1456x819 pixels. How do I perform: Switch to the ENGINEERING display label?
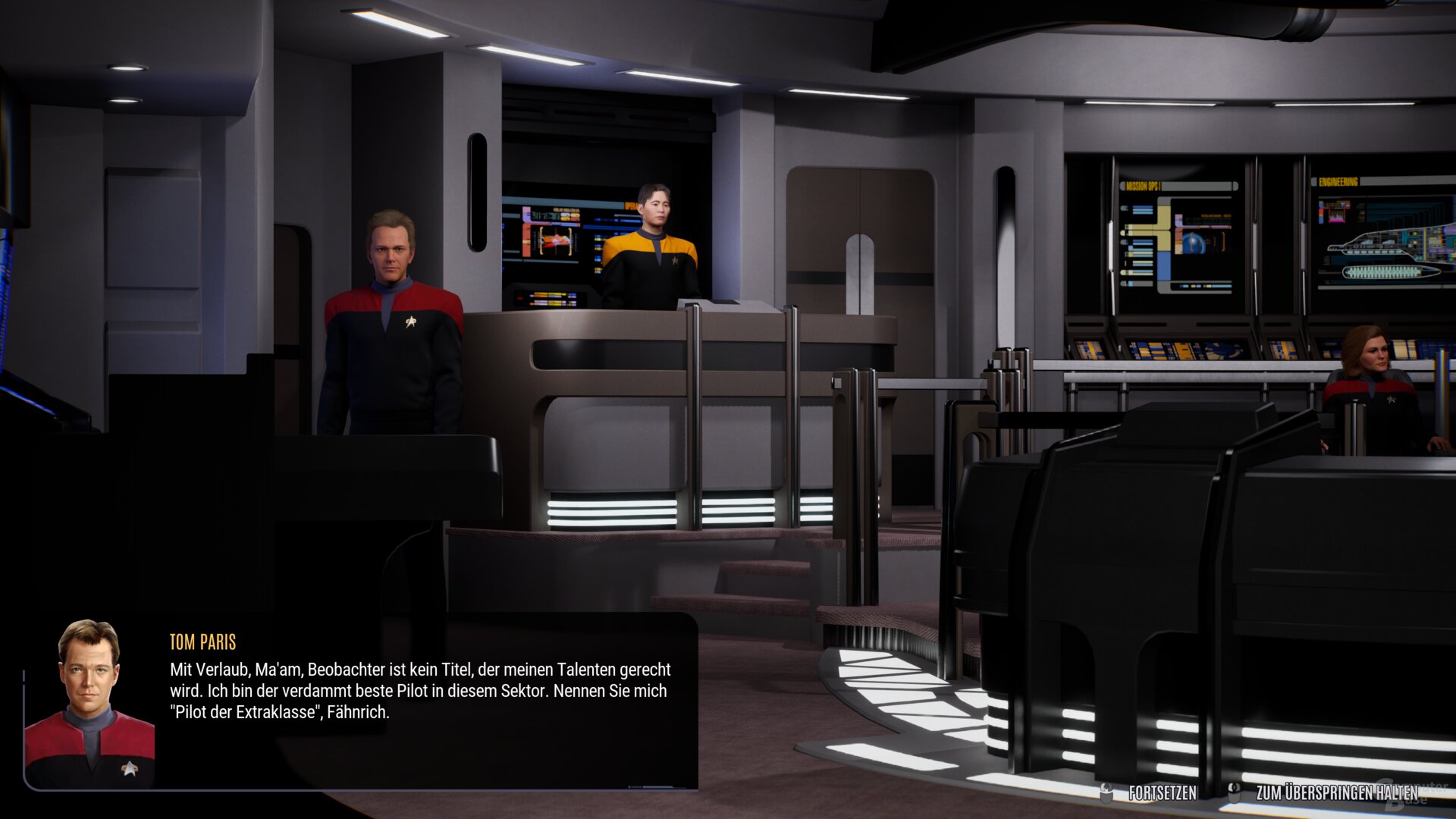click(x=1339, y=181)
